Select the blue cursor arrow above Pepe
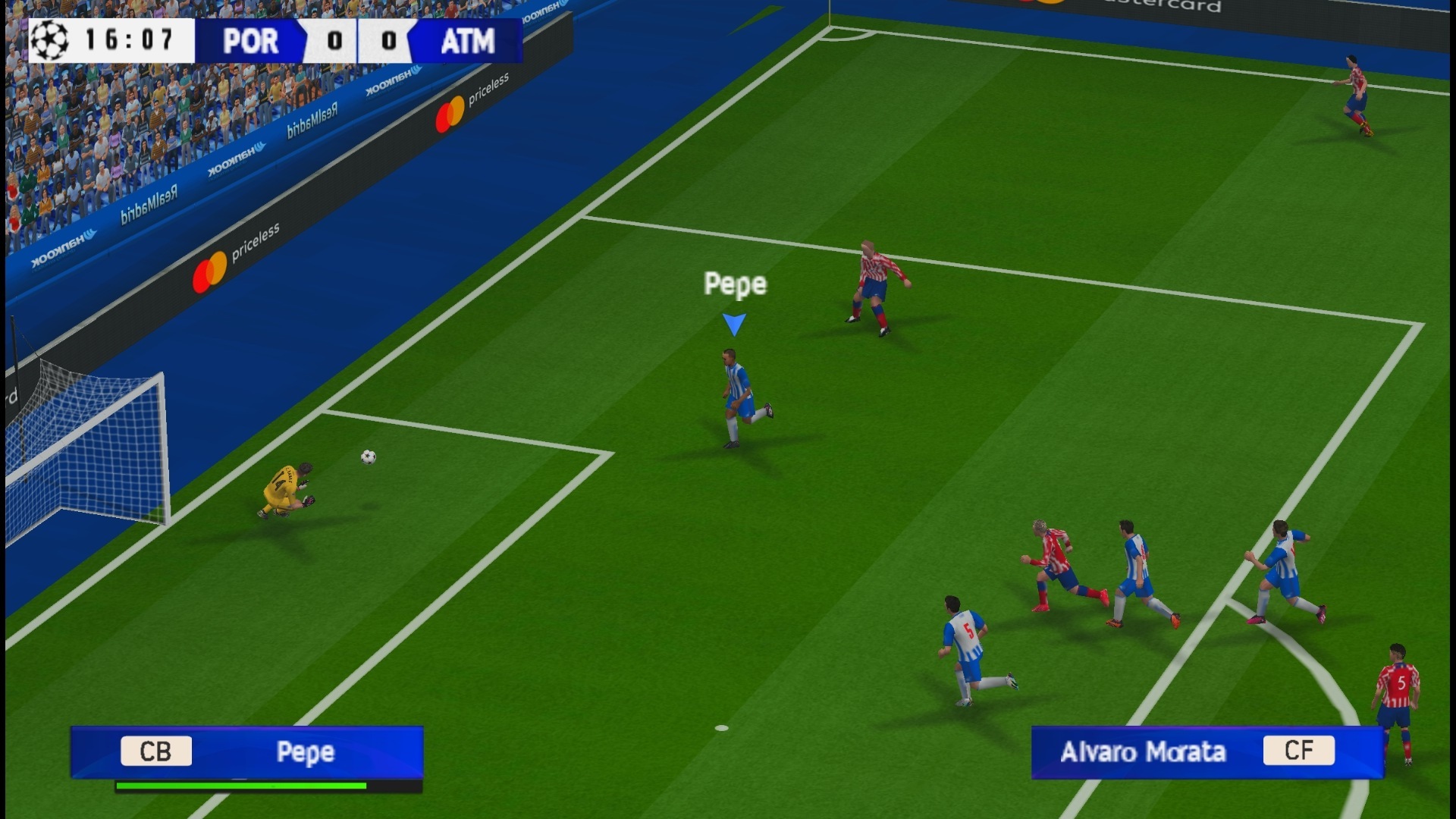This screenshot has height=819, width=1456. pos(733,322)
